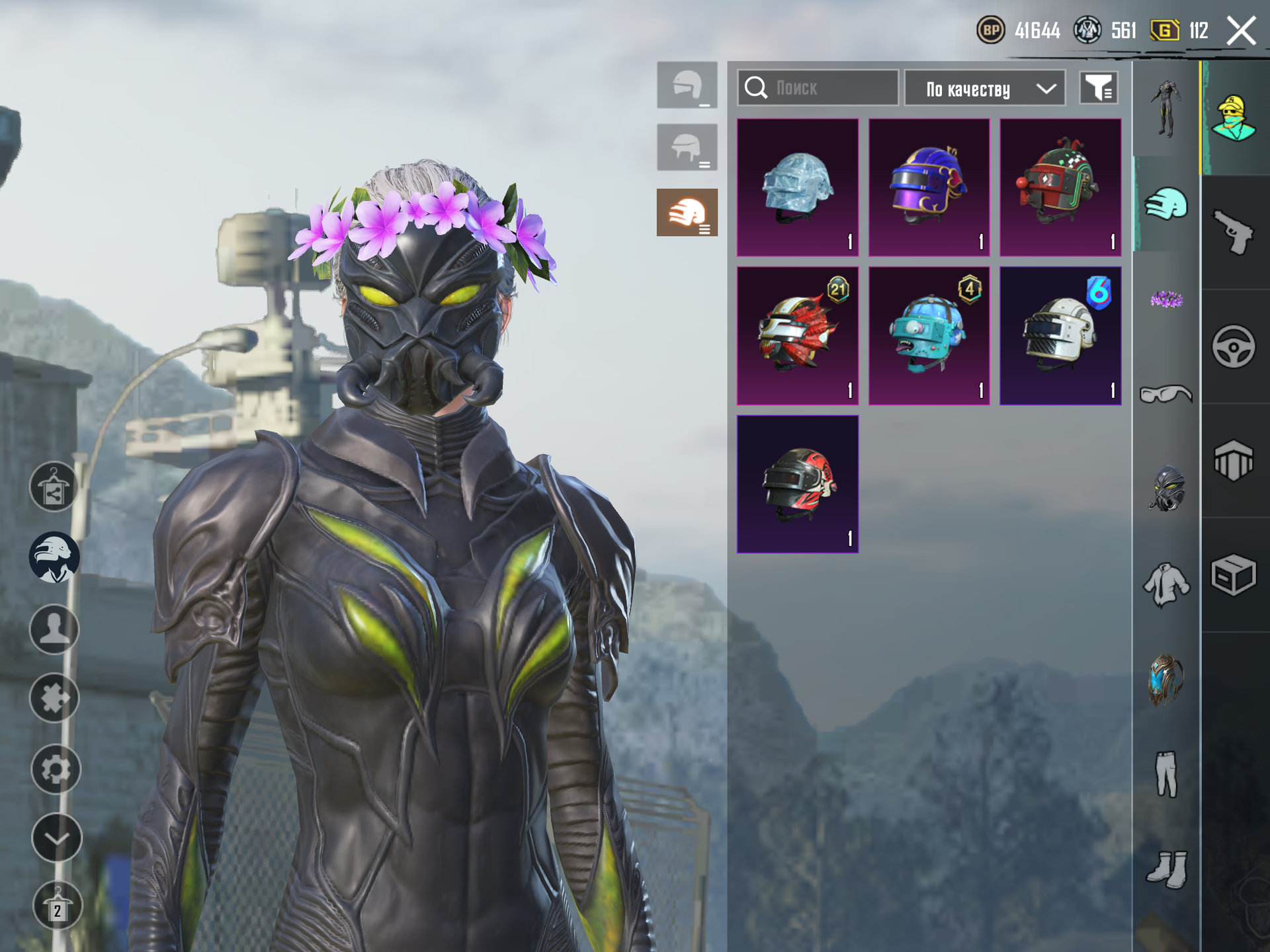This screenshot has width=1270, height=952.
Task: Select the boots clothing slot
Action: coord(1166,869)
